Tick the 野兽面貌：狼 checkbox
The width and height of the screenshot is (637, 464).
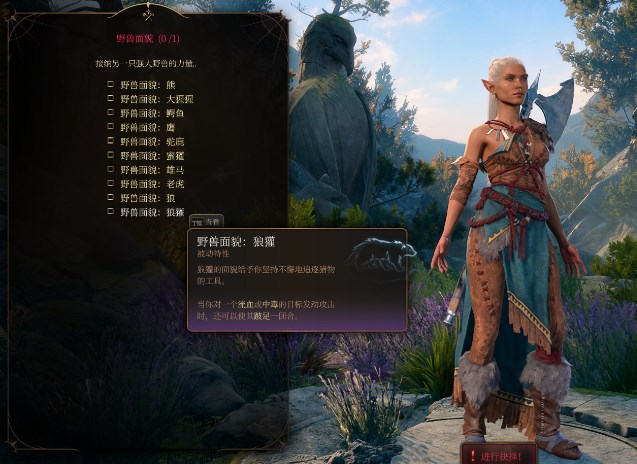(x=111, y=198)
